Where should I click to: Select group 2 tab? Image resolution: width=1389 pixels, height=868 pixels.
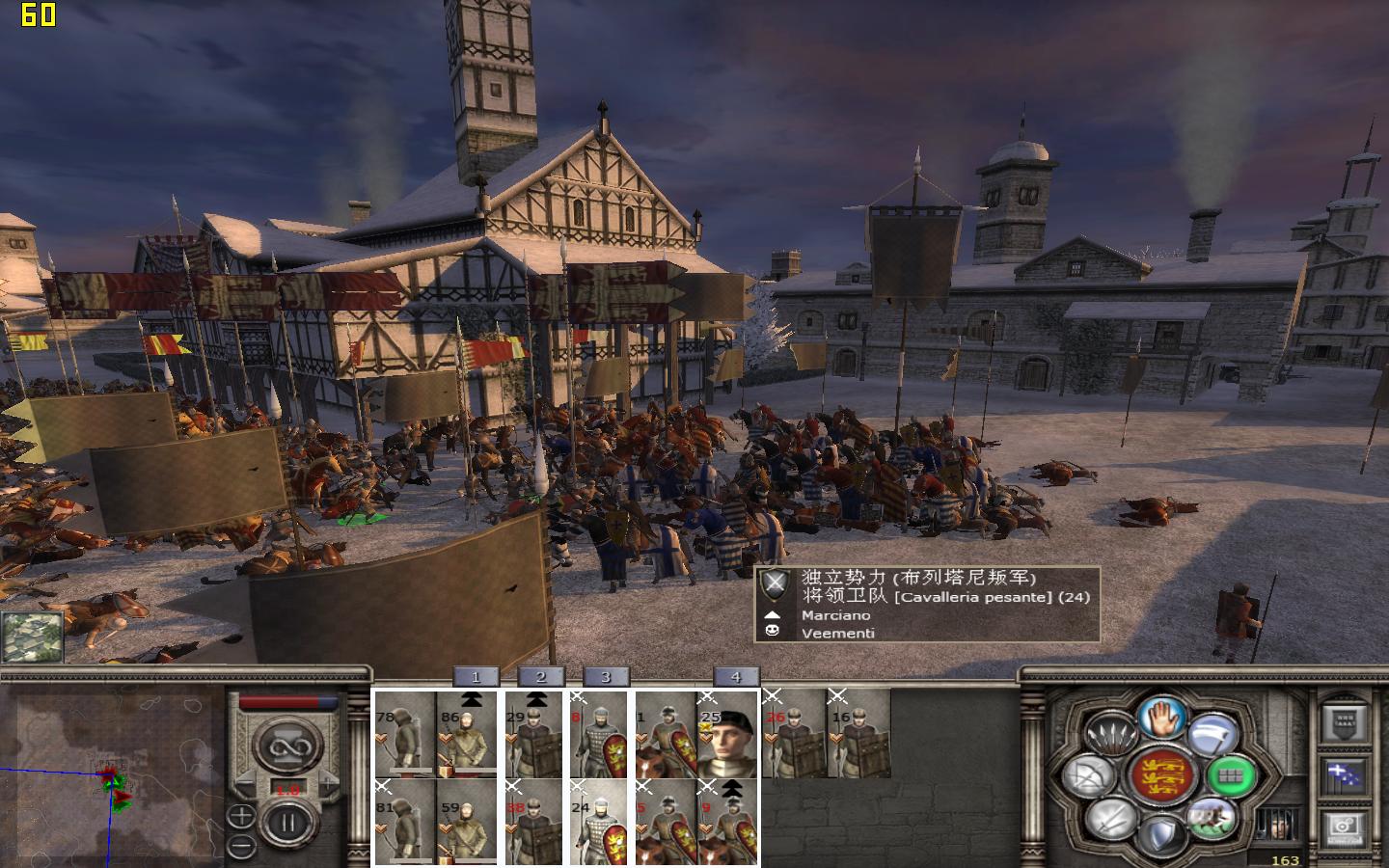(x=540, y=677)
